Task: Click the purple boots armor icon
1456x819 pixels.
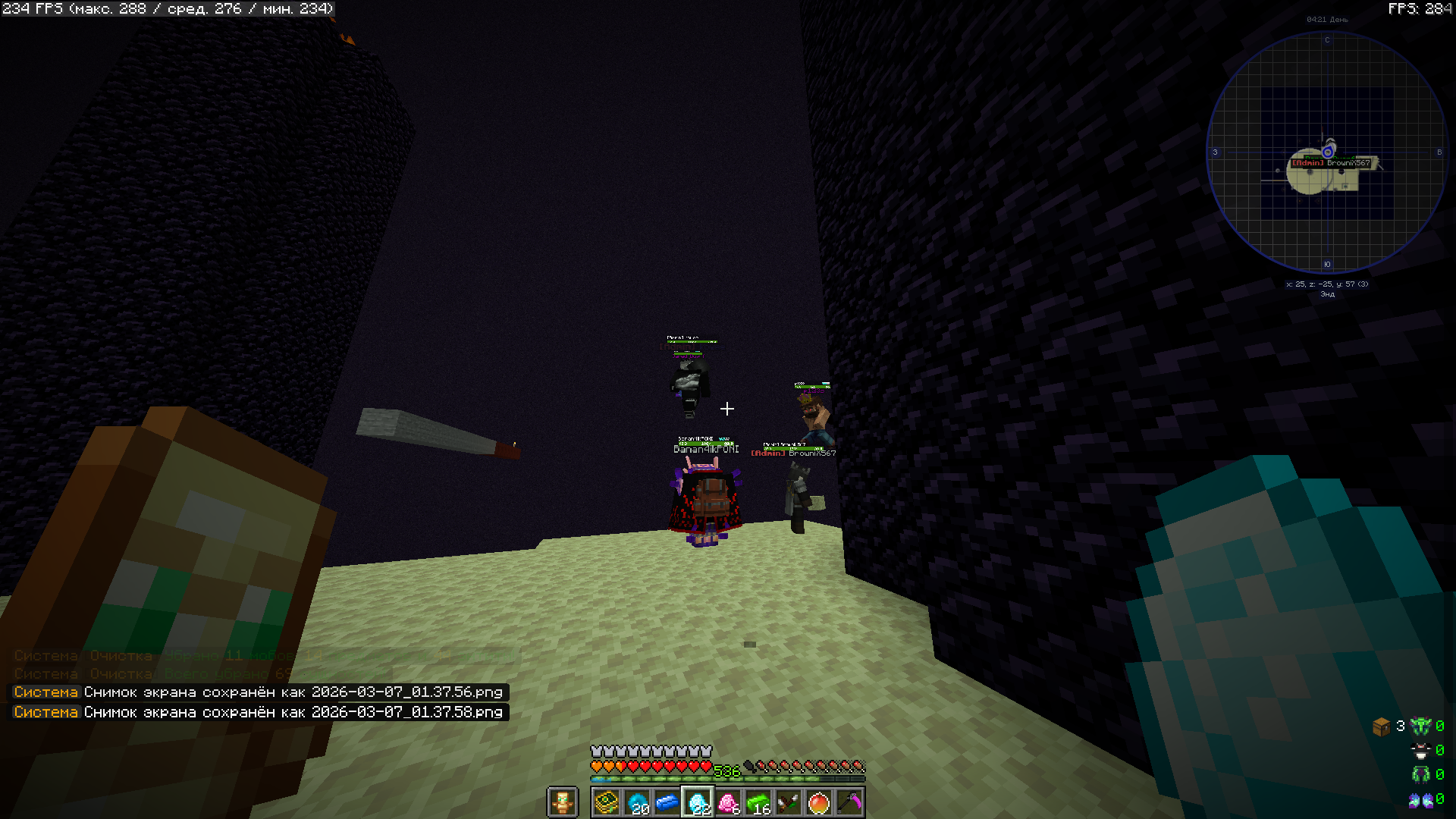Action: click(1420, 799)
